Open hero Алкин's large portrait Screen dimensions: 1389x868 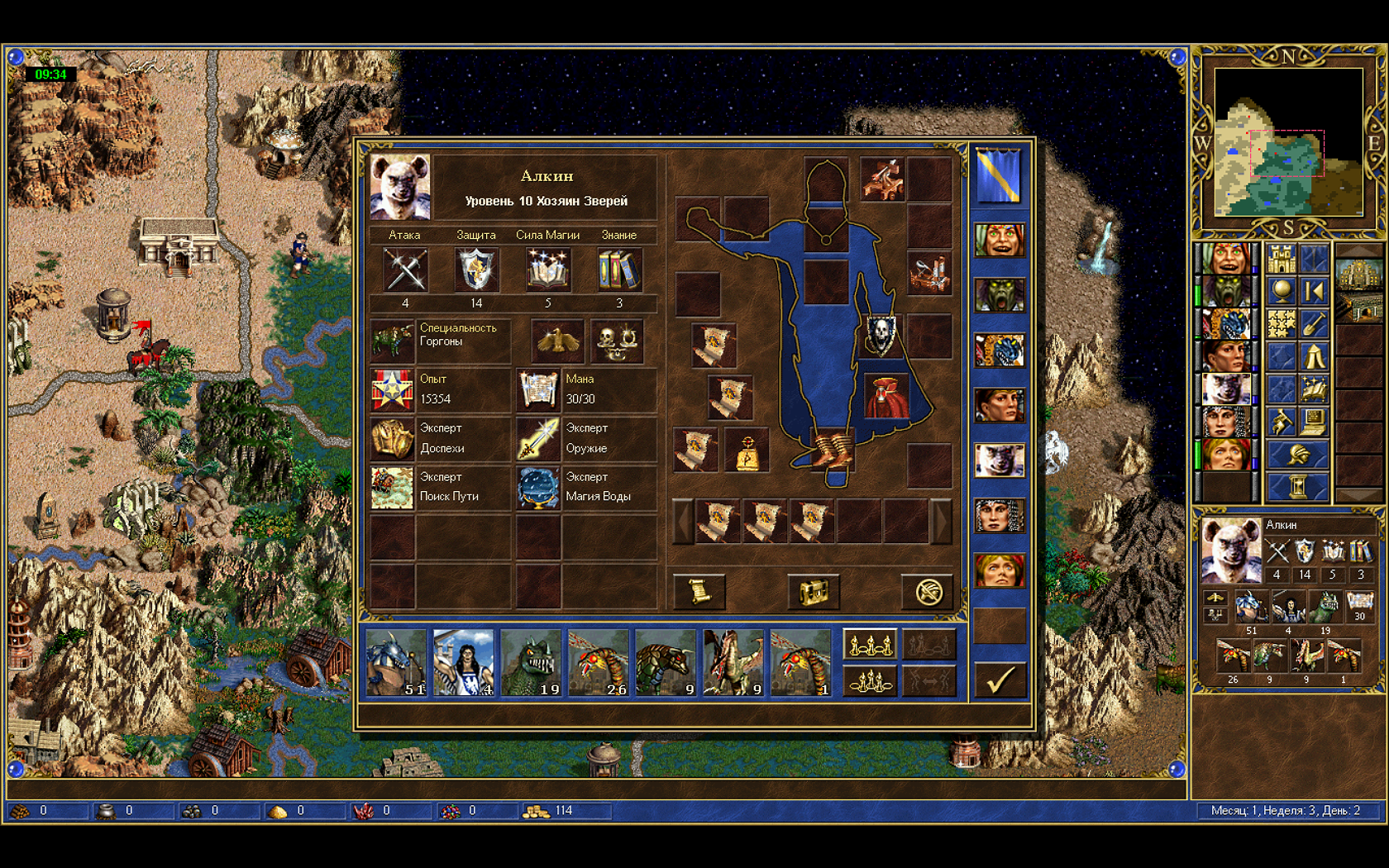coord(400,187)
